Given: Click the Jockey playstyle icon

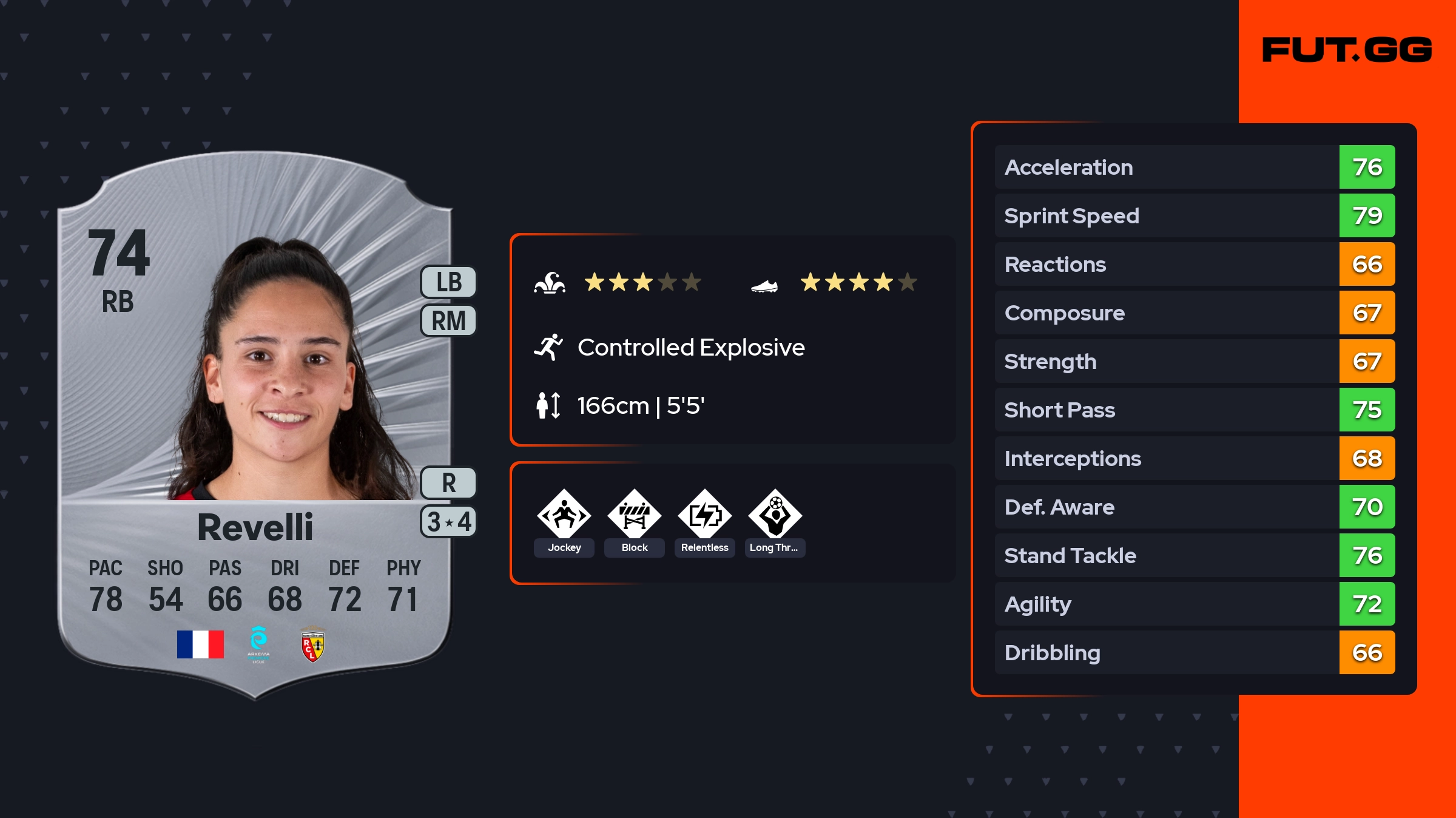Looking at the screenshot, I should point(564,515).
